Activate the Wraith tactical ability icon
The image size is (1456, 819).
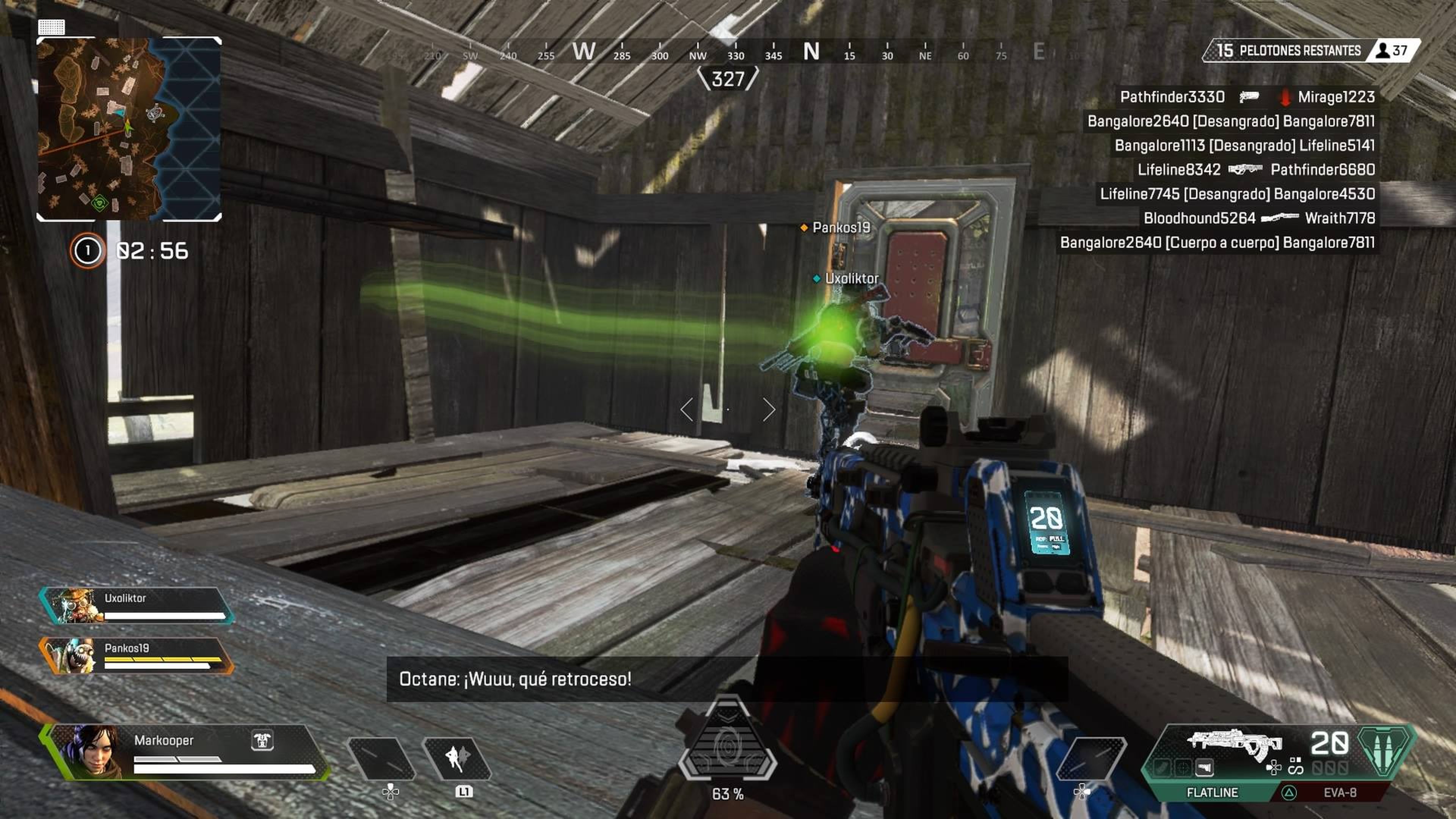coord(457,758)
